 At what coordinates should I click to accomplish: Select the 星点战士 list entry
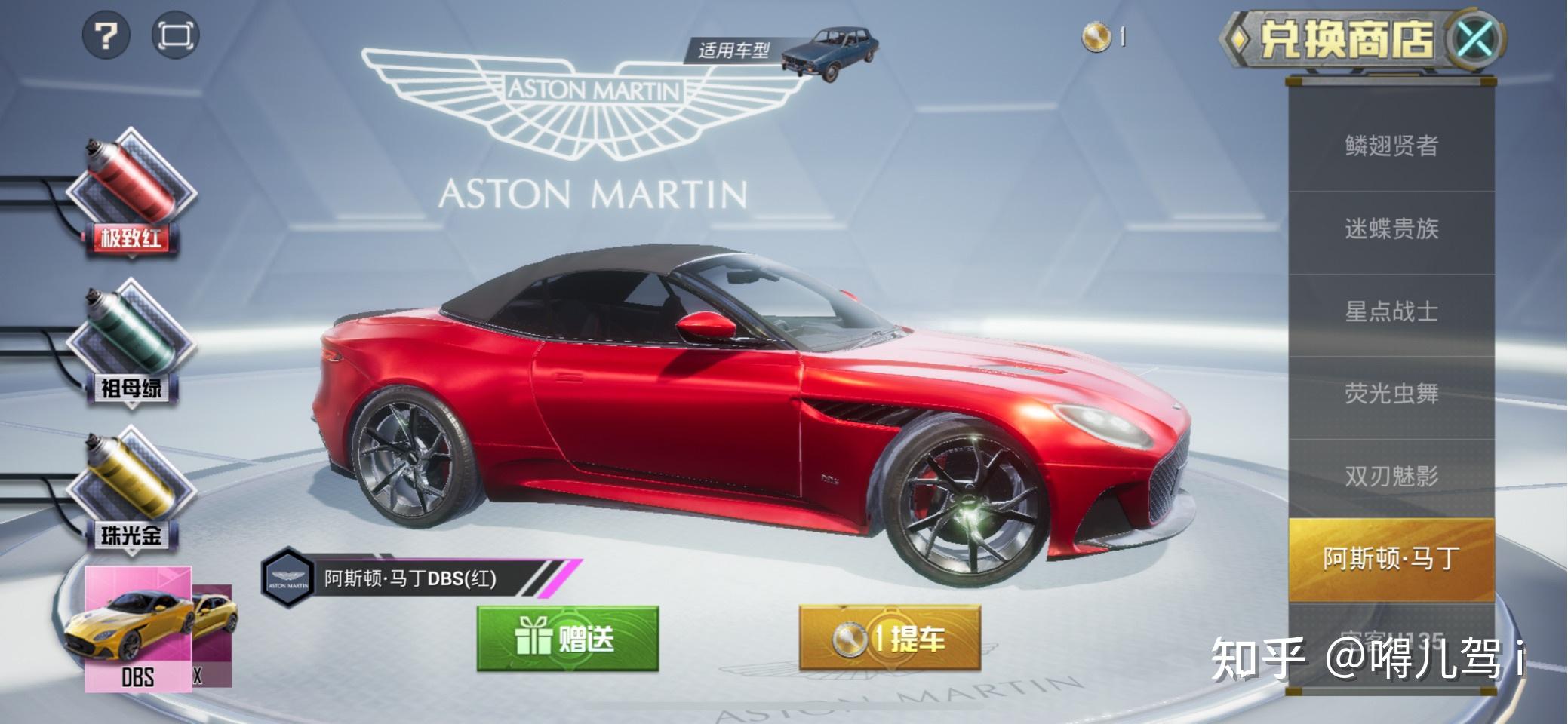coord(1391,311)
